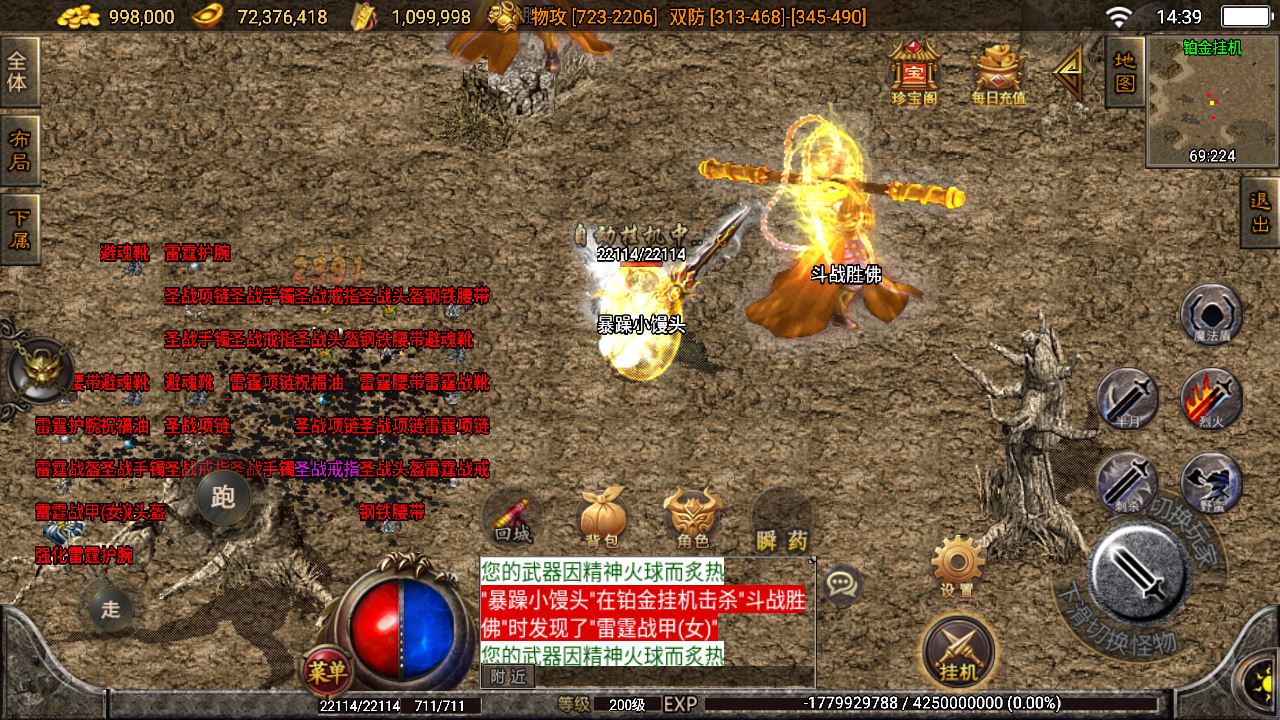The height and width of the screenshot is (720, 1280).
Task: Open the 珍宝阁 treasure shop
Action: point(914,70)
